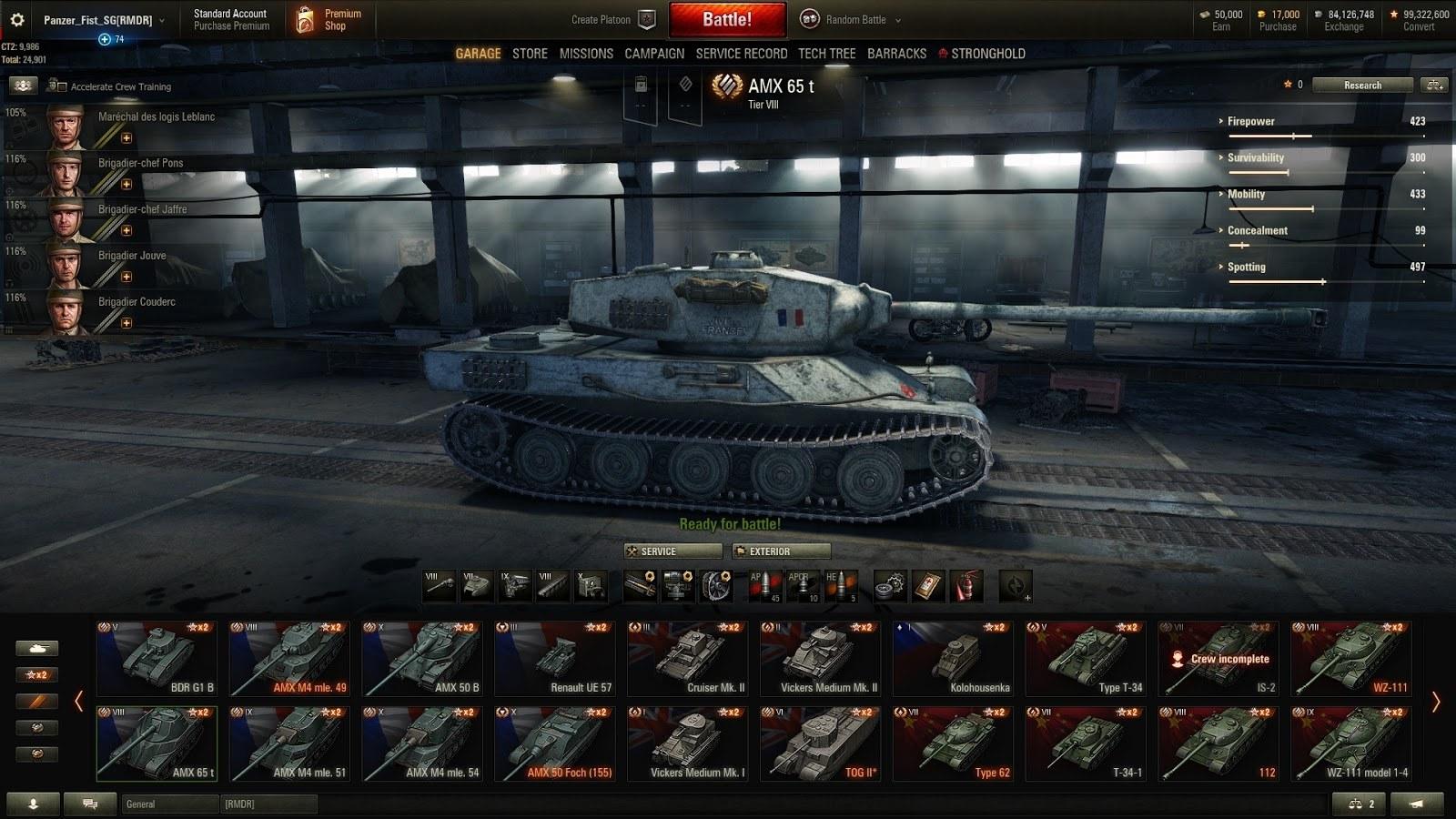Show the next tanks with the right carousel arrow

[1436, 702]
